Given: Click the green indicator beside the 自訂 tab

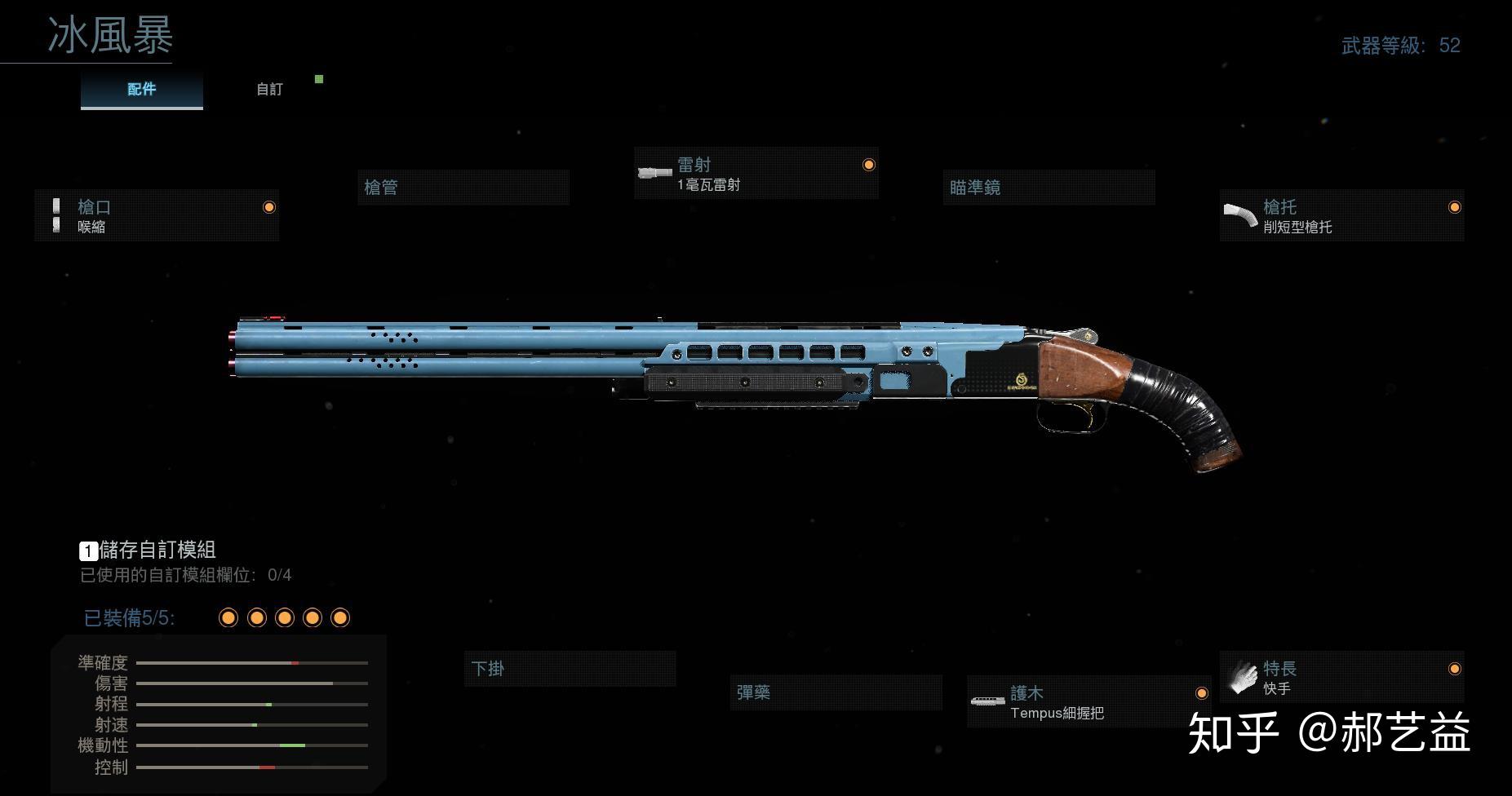Looking at the screenshot, I should pos(318,79).
